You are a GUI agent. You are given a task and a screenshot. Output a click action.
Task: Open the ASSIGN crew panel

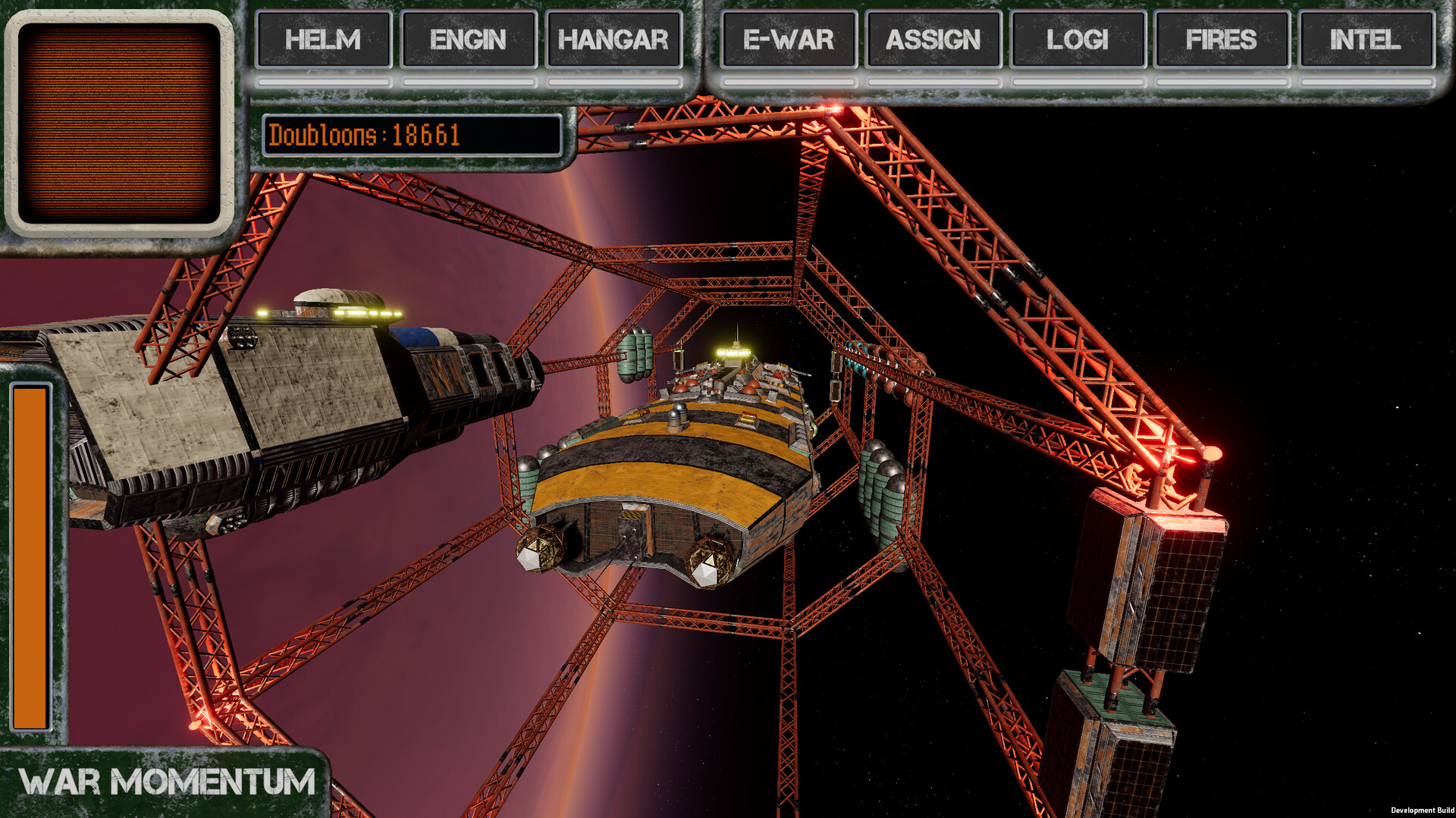tap(934, 40)
